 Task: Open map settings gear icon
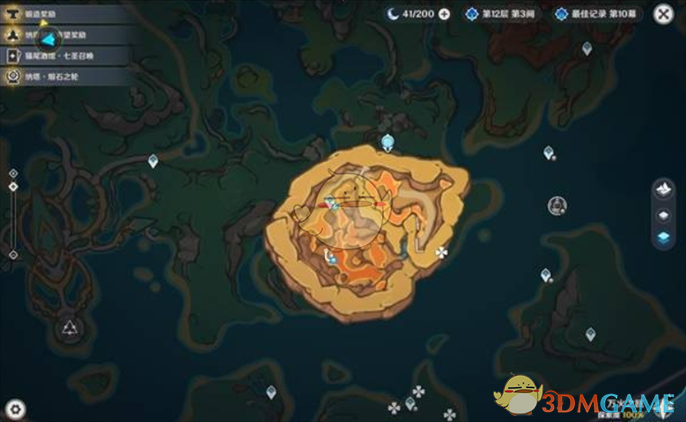(x=15, y=408)
